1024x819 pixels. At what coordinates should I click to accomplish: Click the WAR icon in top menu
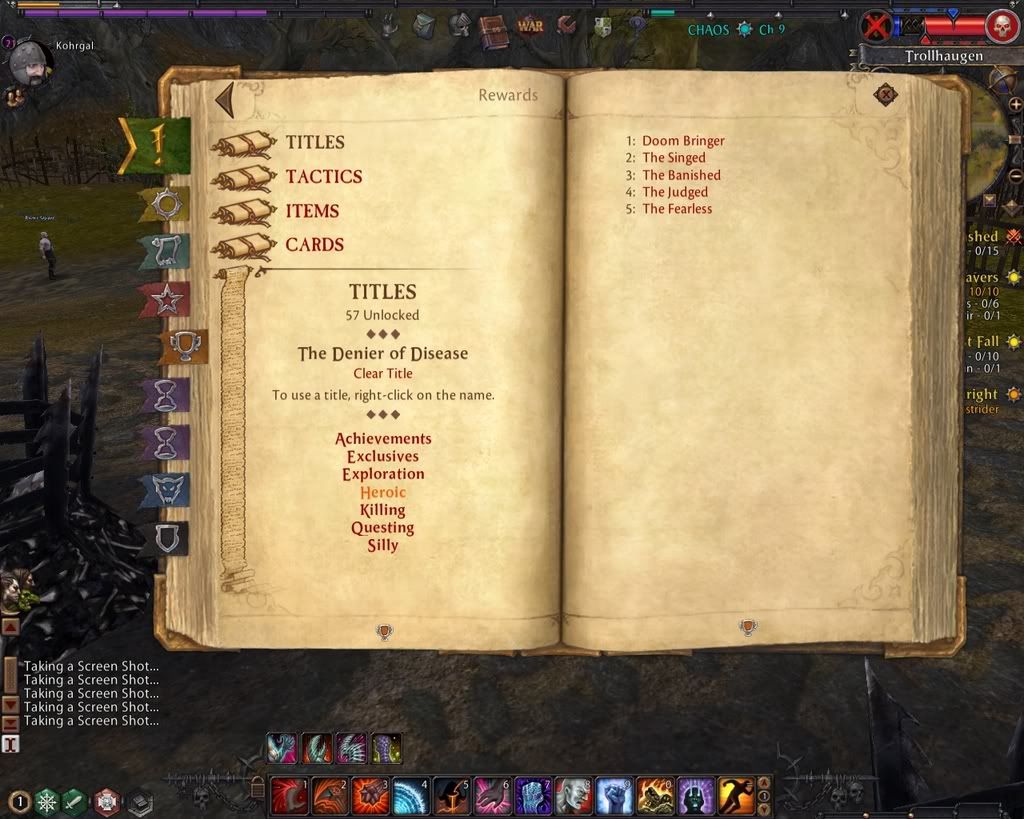[x=530, y=26]
